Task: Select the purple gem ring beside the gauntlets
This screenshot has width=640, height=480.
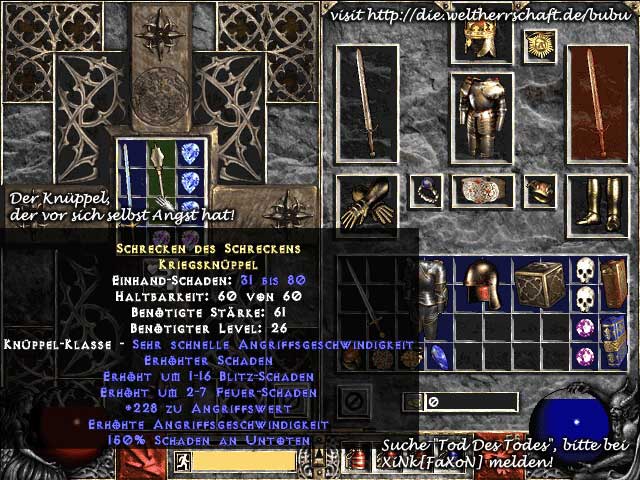Action: [428, 189]
